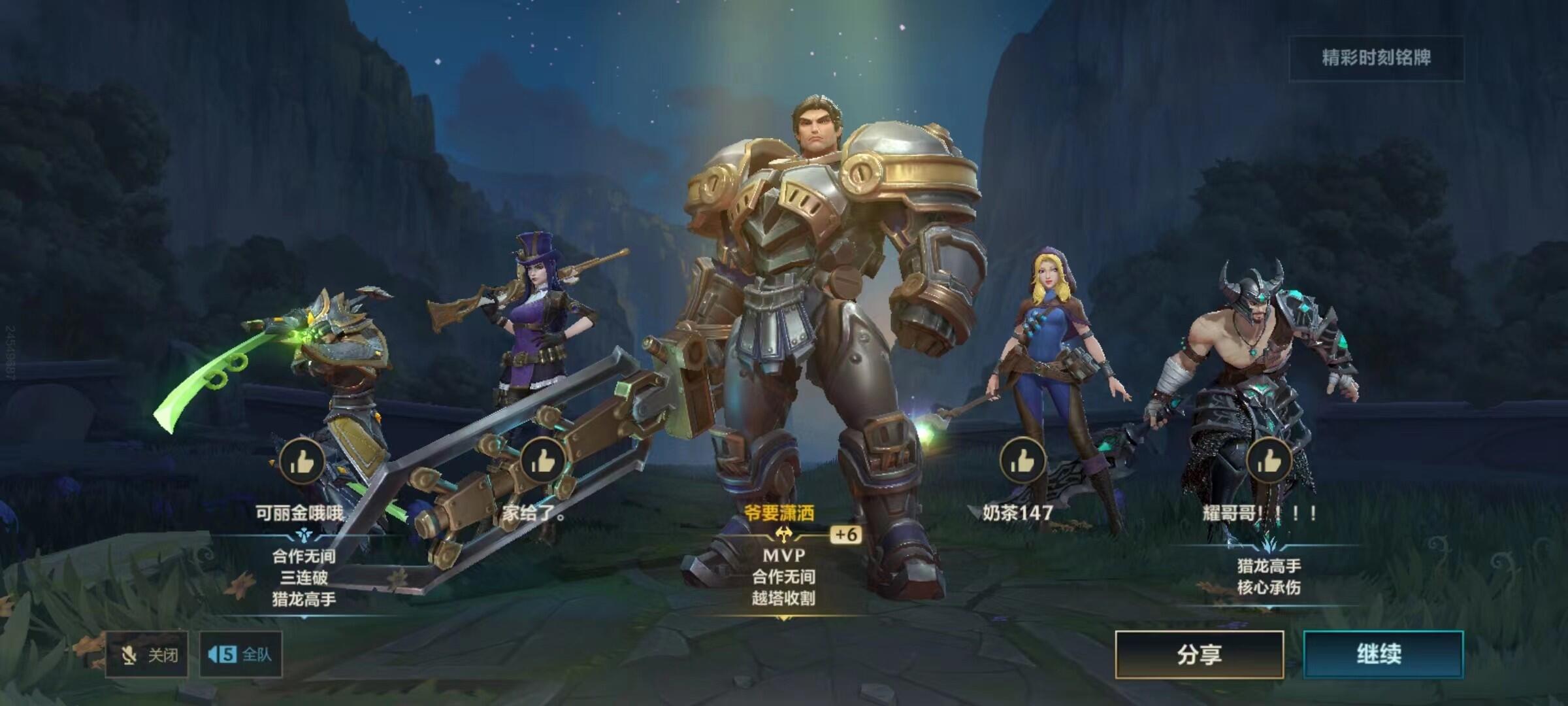
Task: Share the results with 分享
Action: point(1199,654)
